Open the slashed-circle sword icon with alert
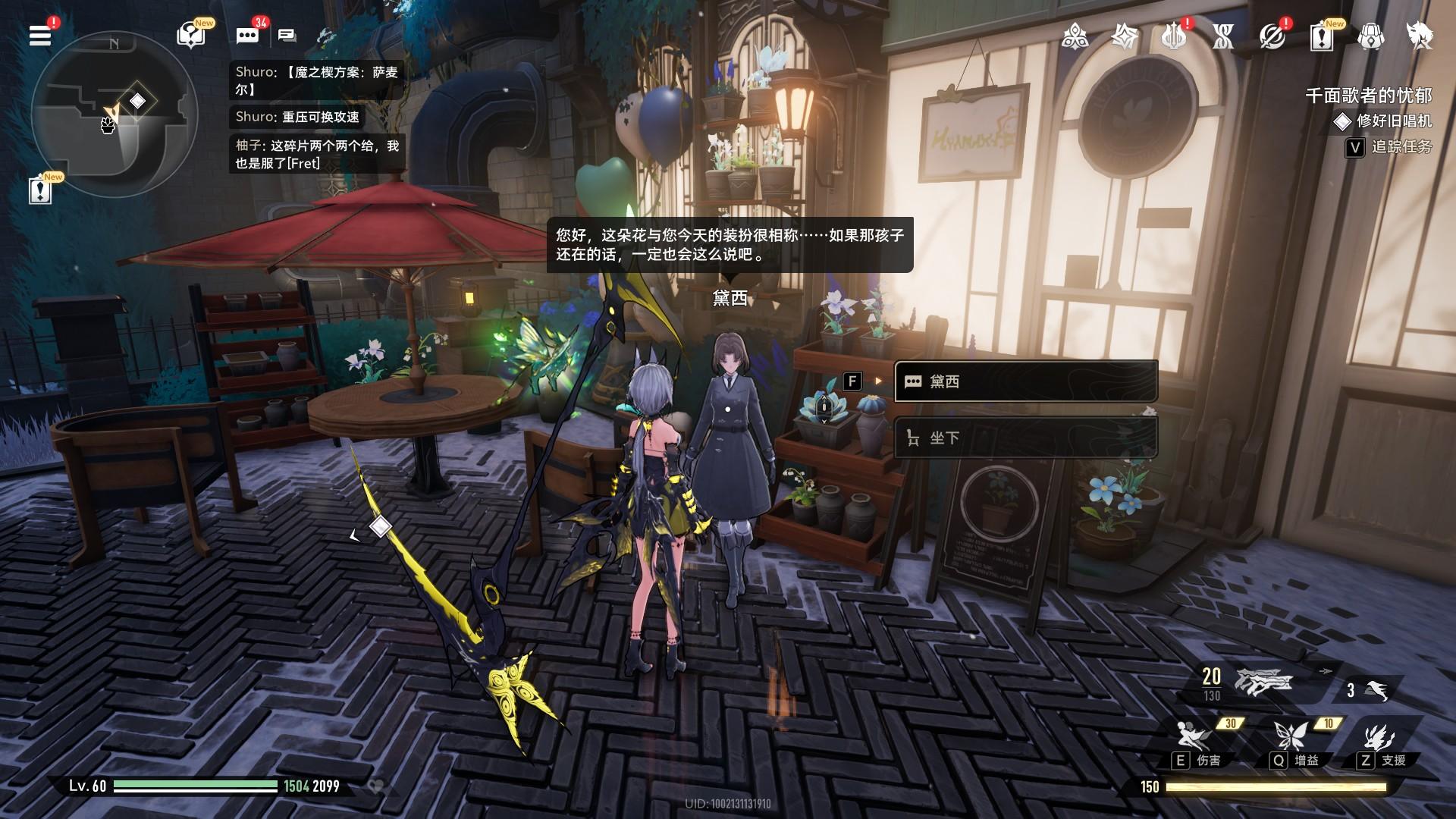This screenshot has height=819, width=1456. (1272, 36)
